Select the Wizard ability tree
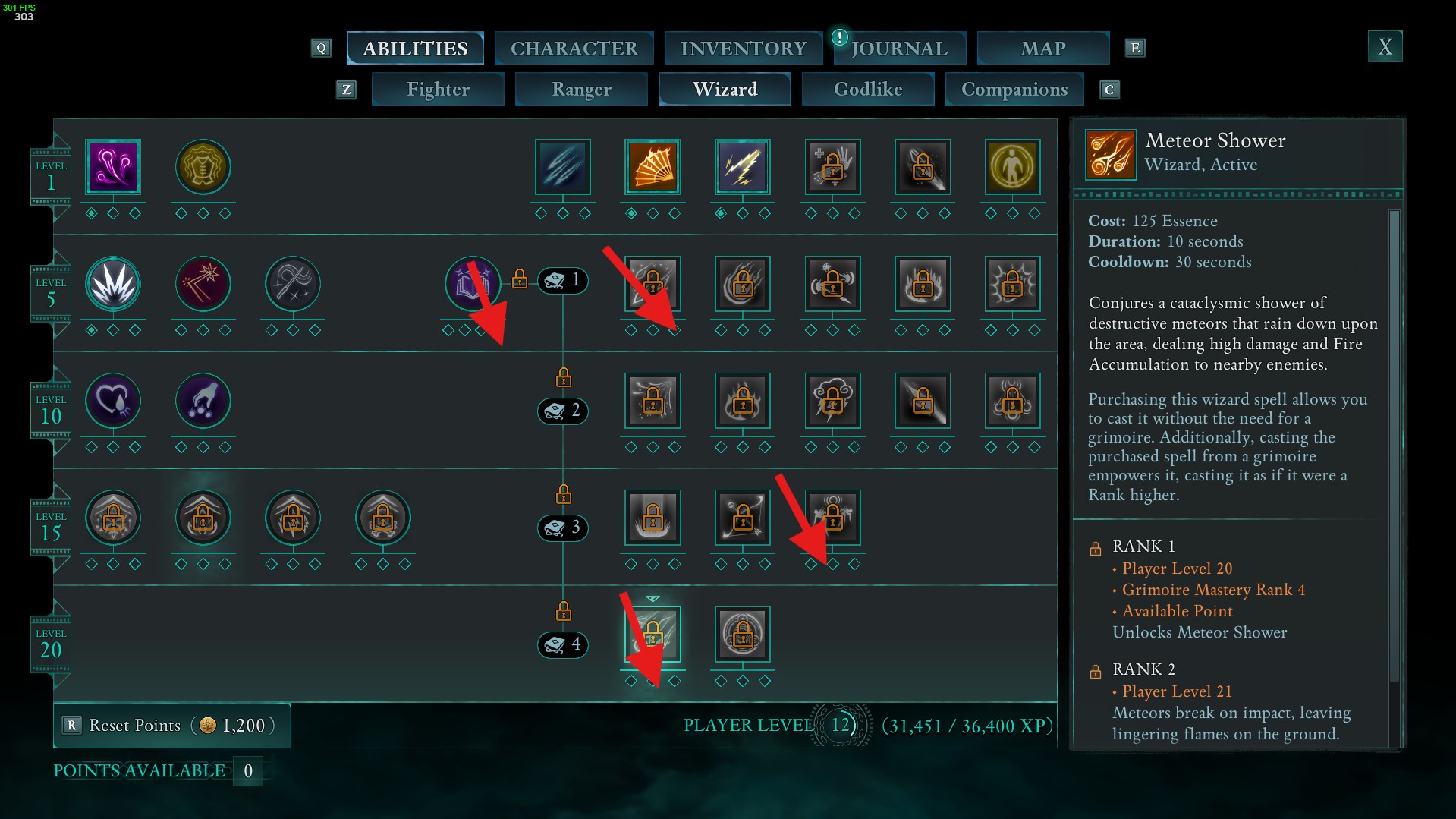The width and height of the screenshot is (1456, 819). click(725, 90)
